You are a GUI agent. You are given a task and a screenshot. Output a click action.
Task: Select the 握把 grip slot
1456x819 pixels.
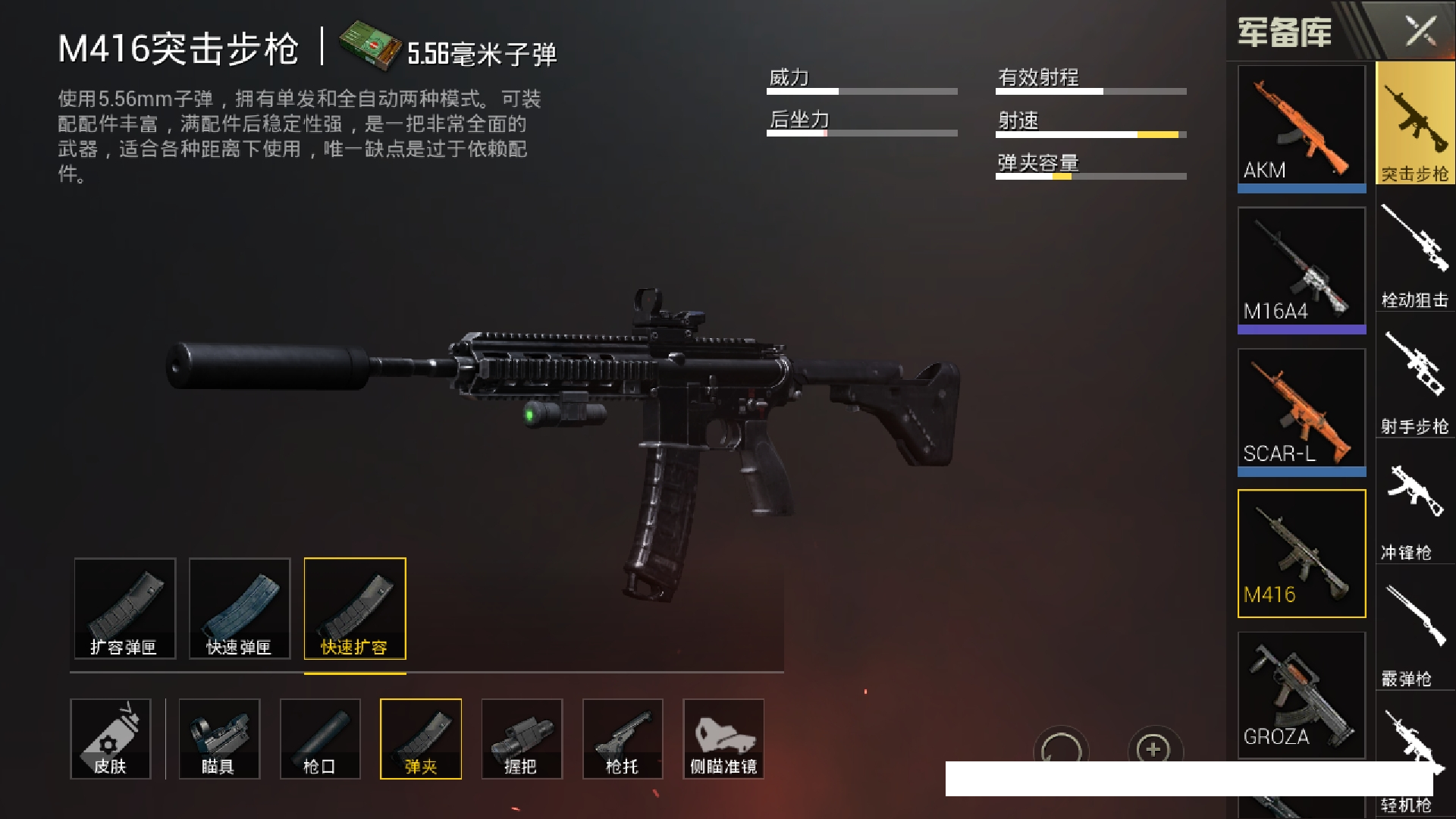click(x=522, y=739)
